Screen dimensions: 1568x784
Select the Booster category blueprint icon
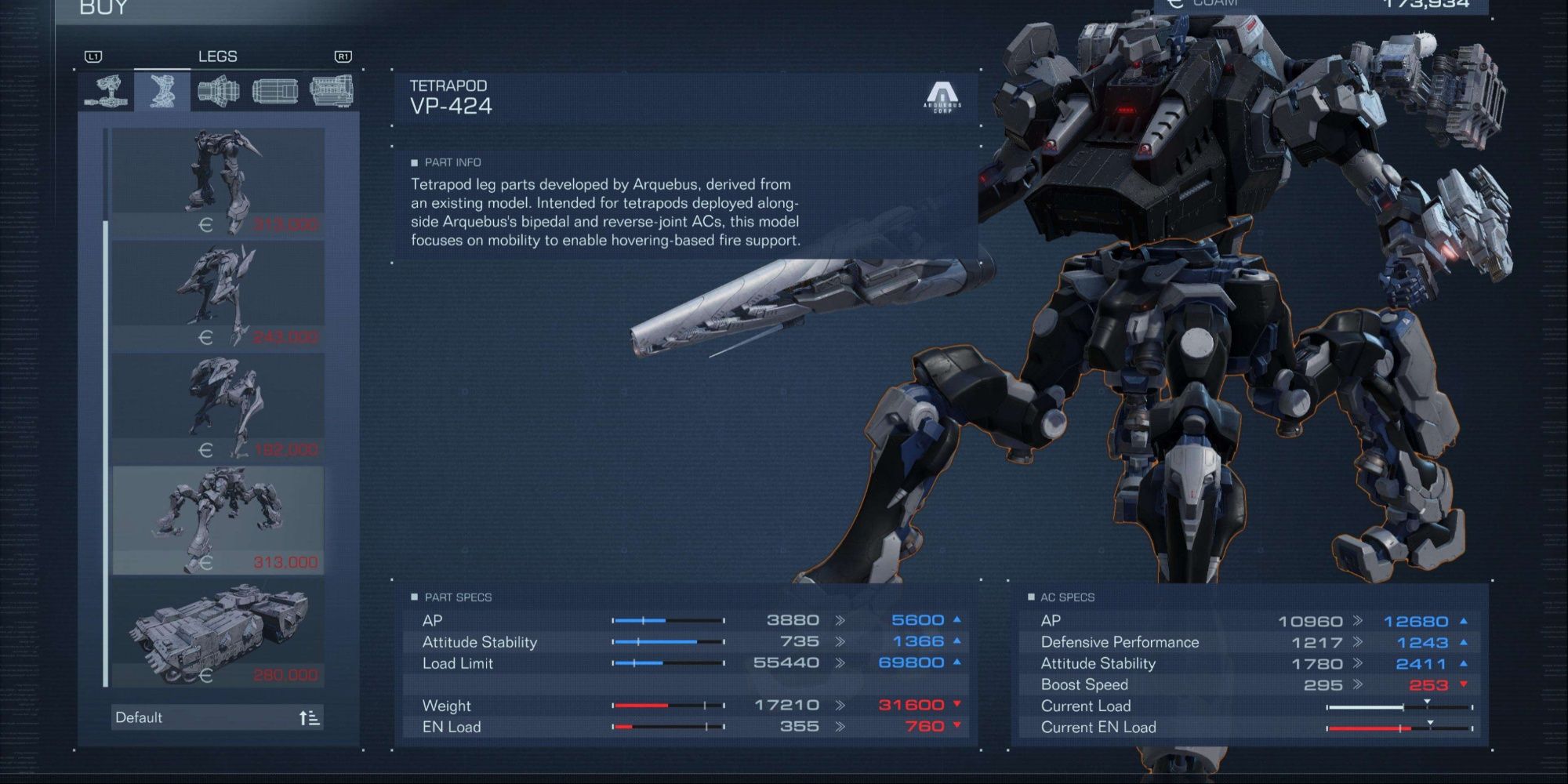(220, 89)
